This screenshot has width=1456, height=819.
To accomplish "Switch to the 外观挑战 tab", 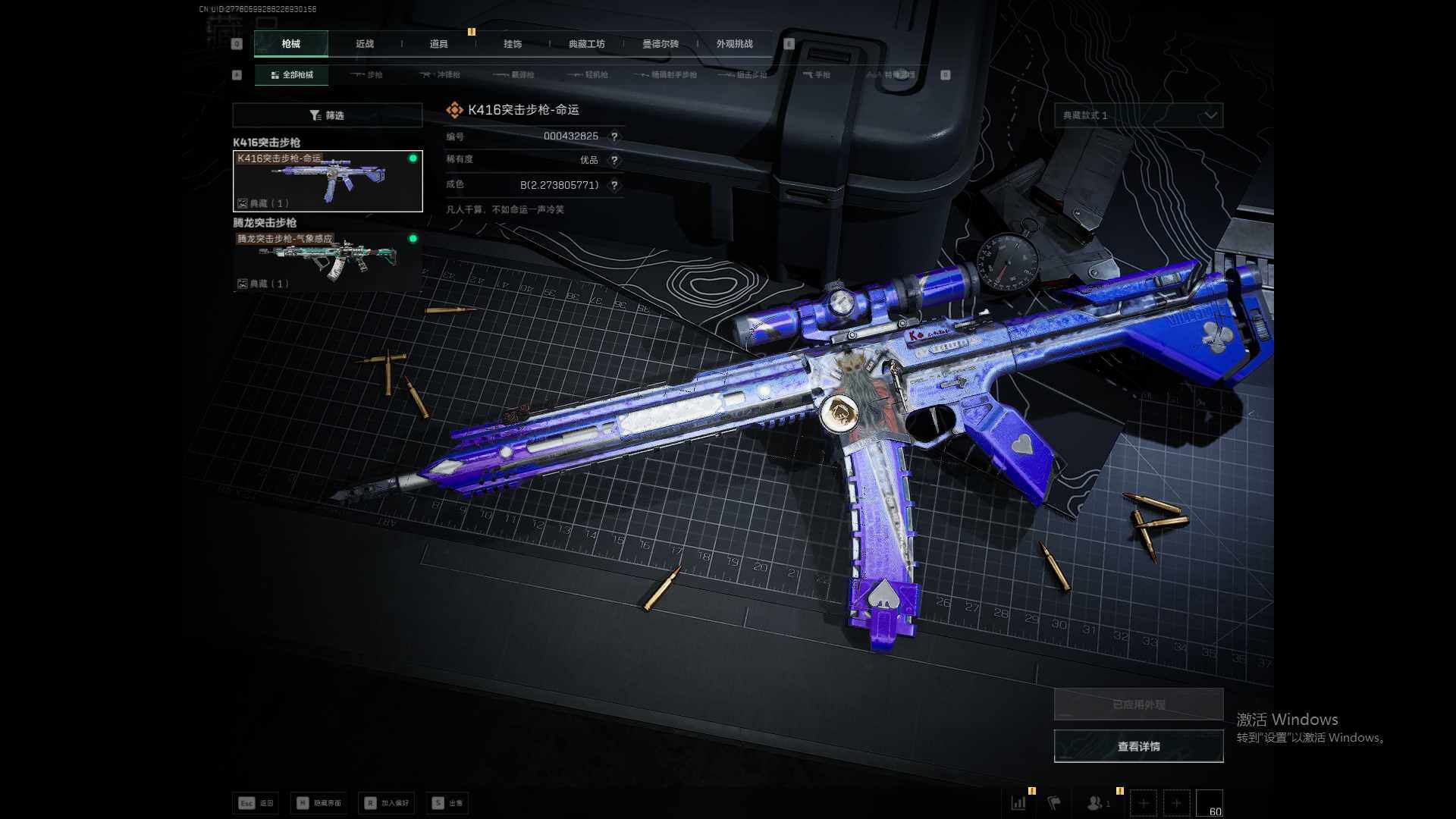I will [x=734, y=44].
